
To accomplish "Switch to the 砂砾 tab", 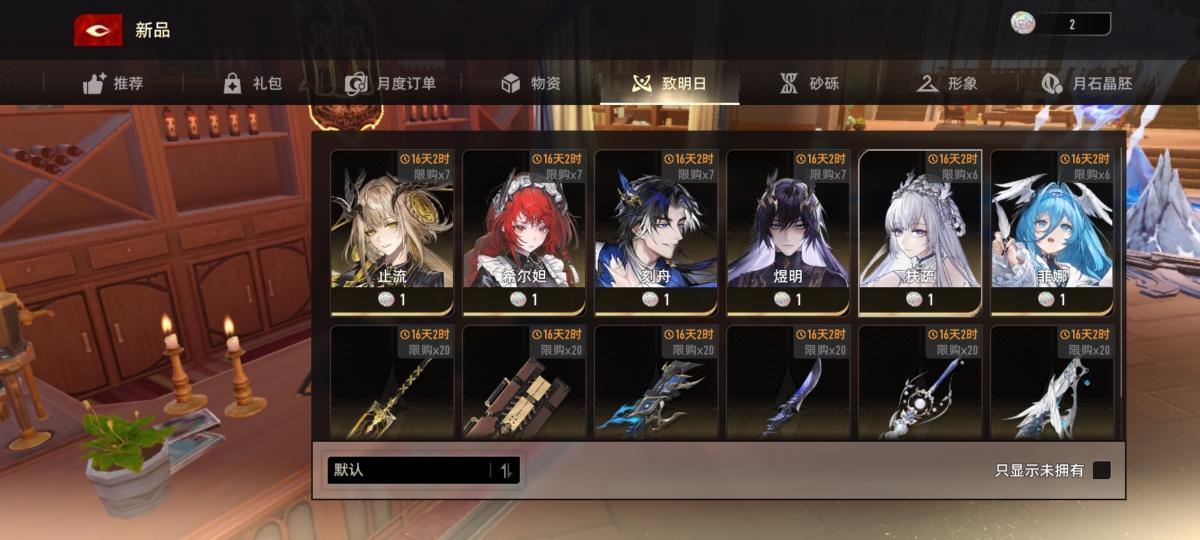I will point(809,84).
